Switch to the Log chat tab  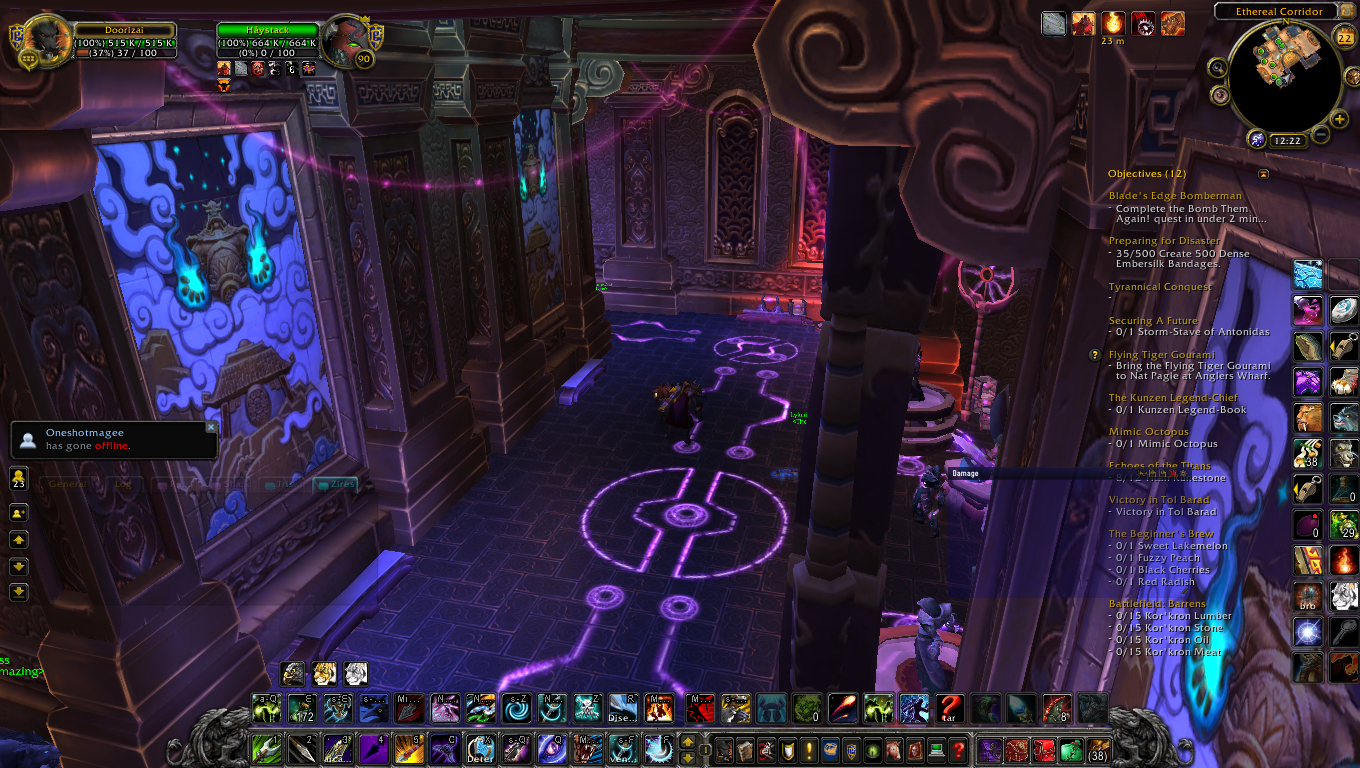[124, 484]
